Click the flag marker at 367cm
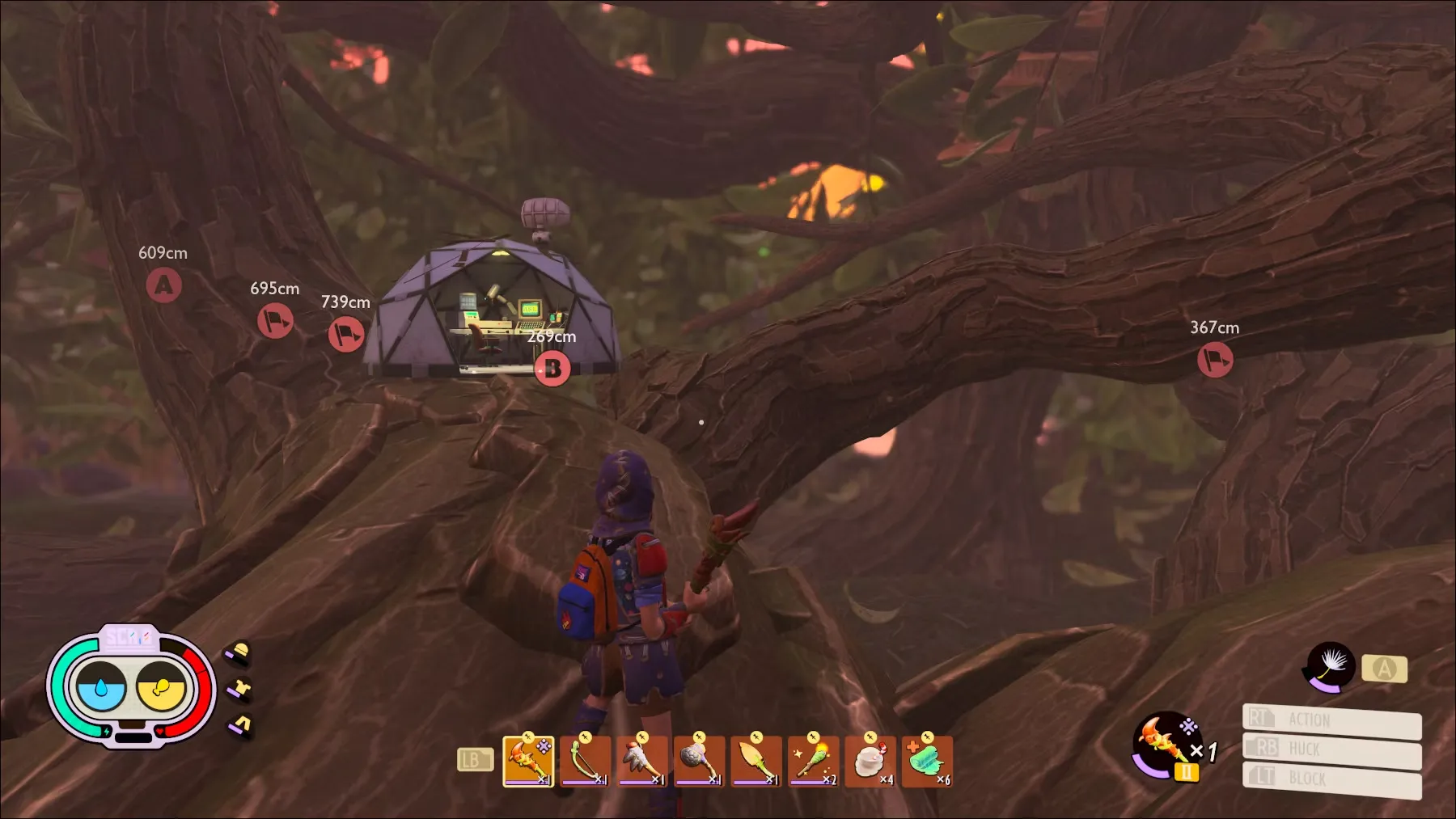1456x819 pixels. point(1214,360)
